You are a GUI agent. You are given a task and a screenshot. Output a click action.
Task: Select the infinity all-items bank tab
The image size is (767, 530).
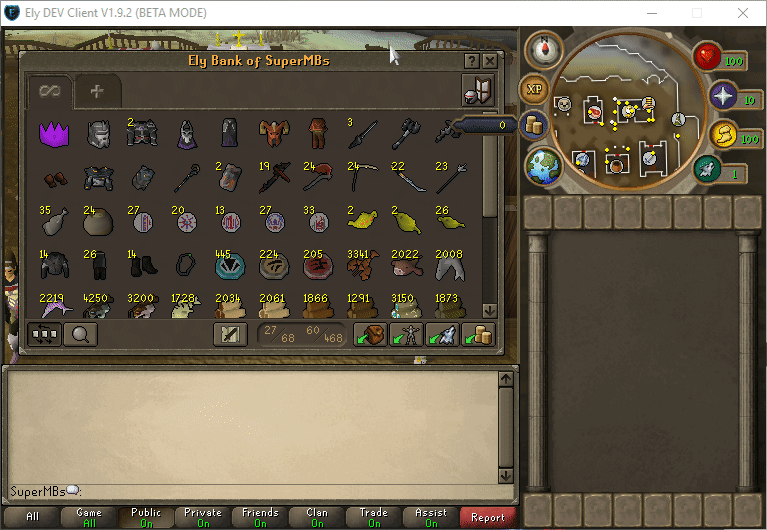[x=50, y=91]
